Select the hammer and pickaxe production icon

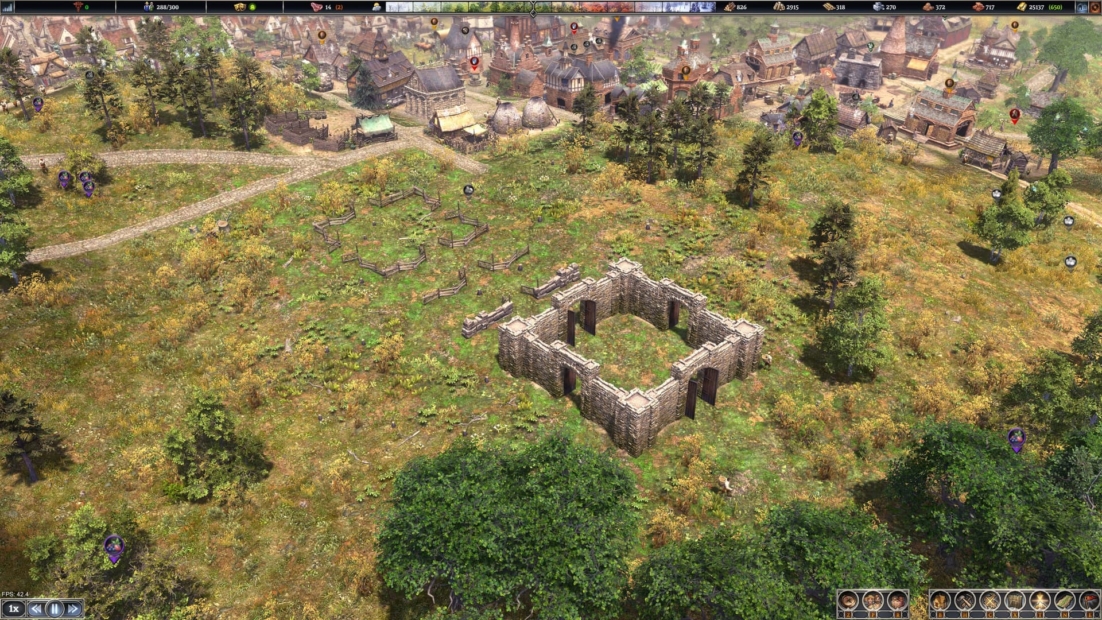point(965,601)
